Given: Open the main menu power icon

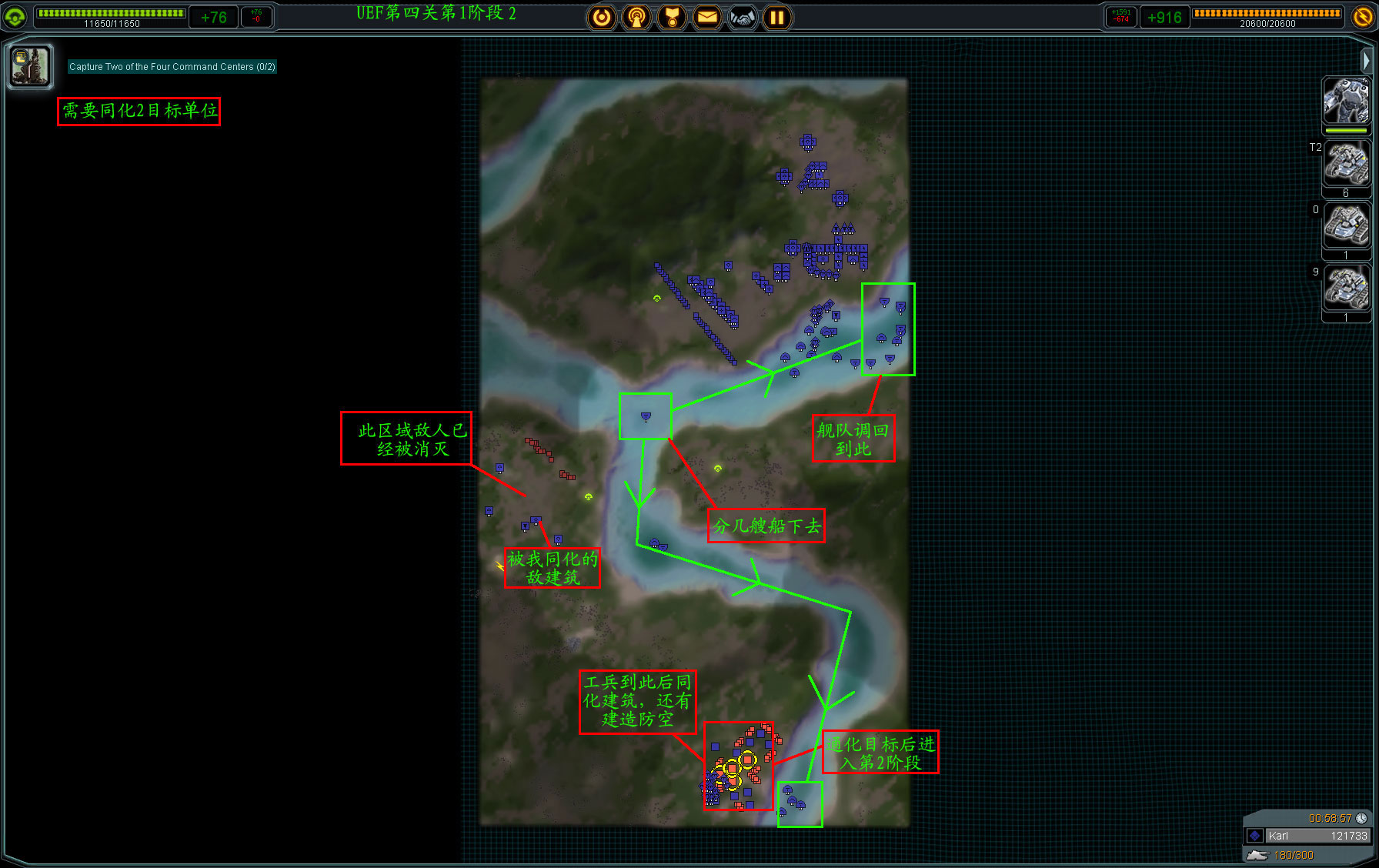Looking at the screenshot, I should pyautogui.click(x=602, y=17).
